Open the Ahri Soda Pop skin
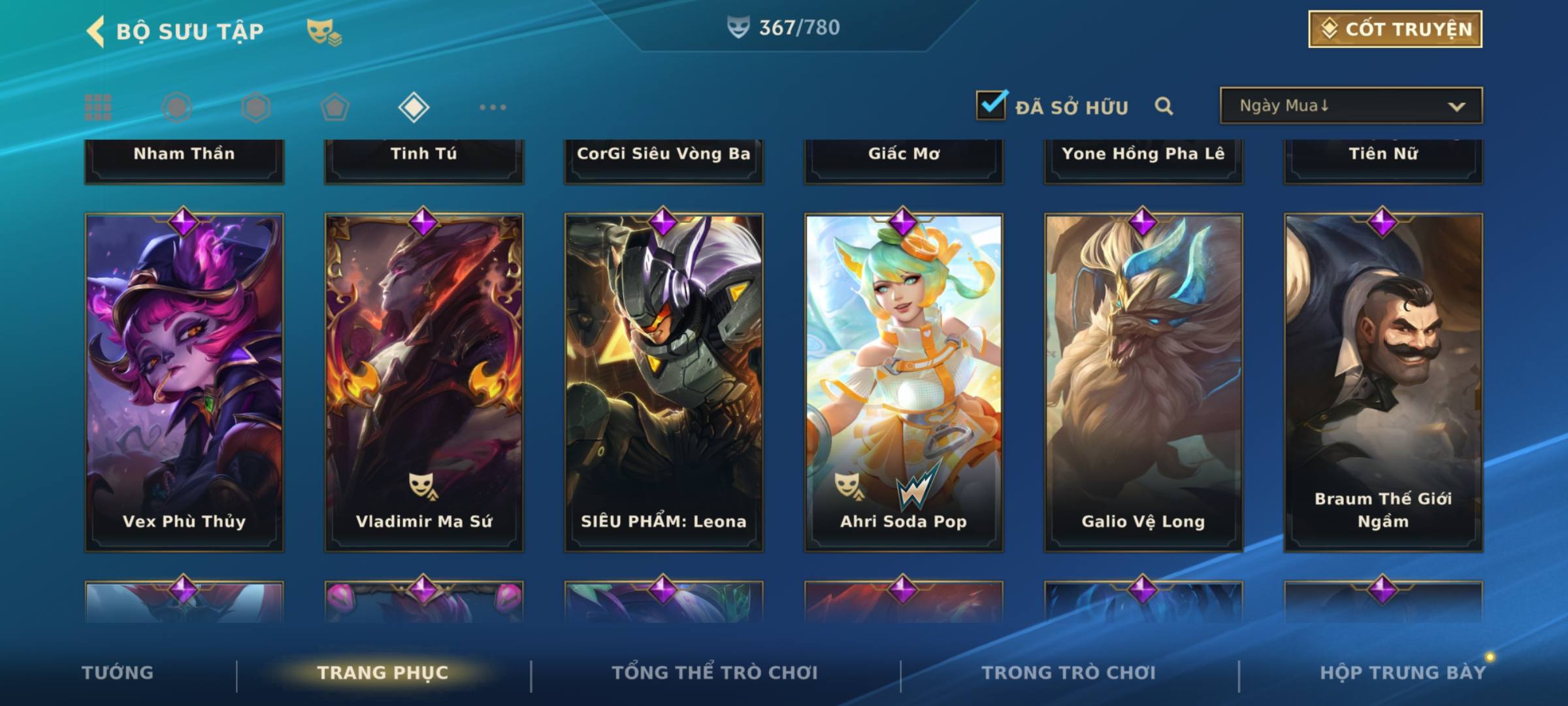 coord(904,382)
